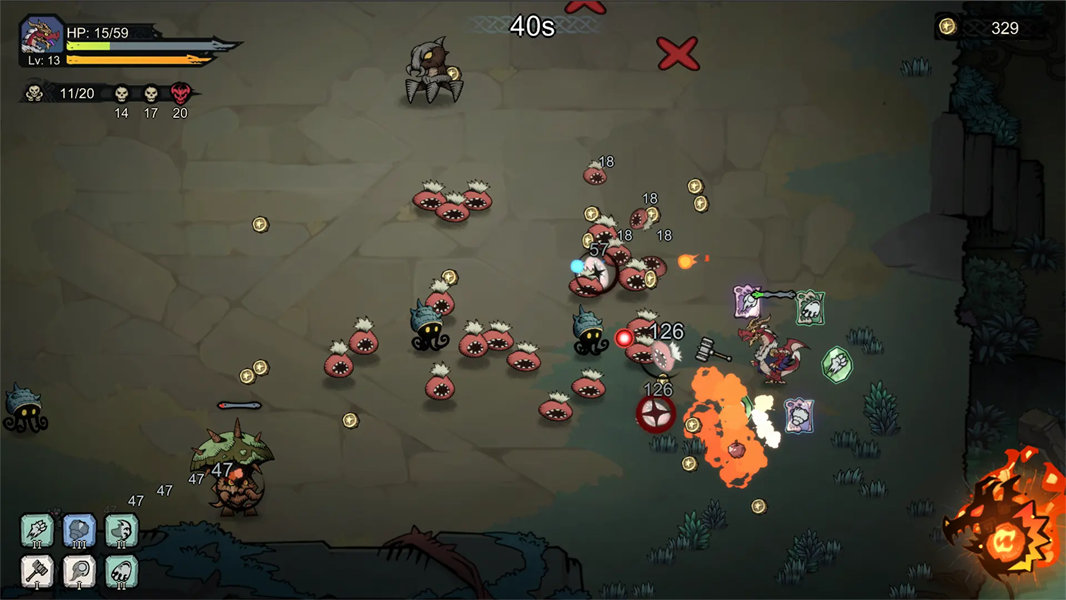This screenshot has height=600, width=1066.
Task: Click the red demon boss wave marker
Action: 180,94
